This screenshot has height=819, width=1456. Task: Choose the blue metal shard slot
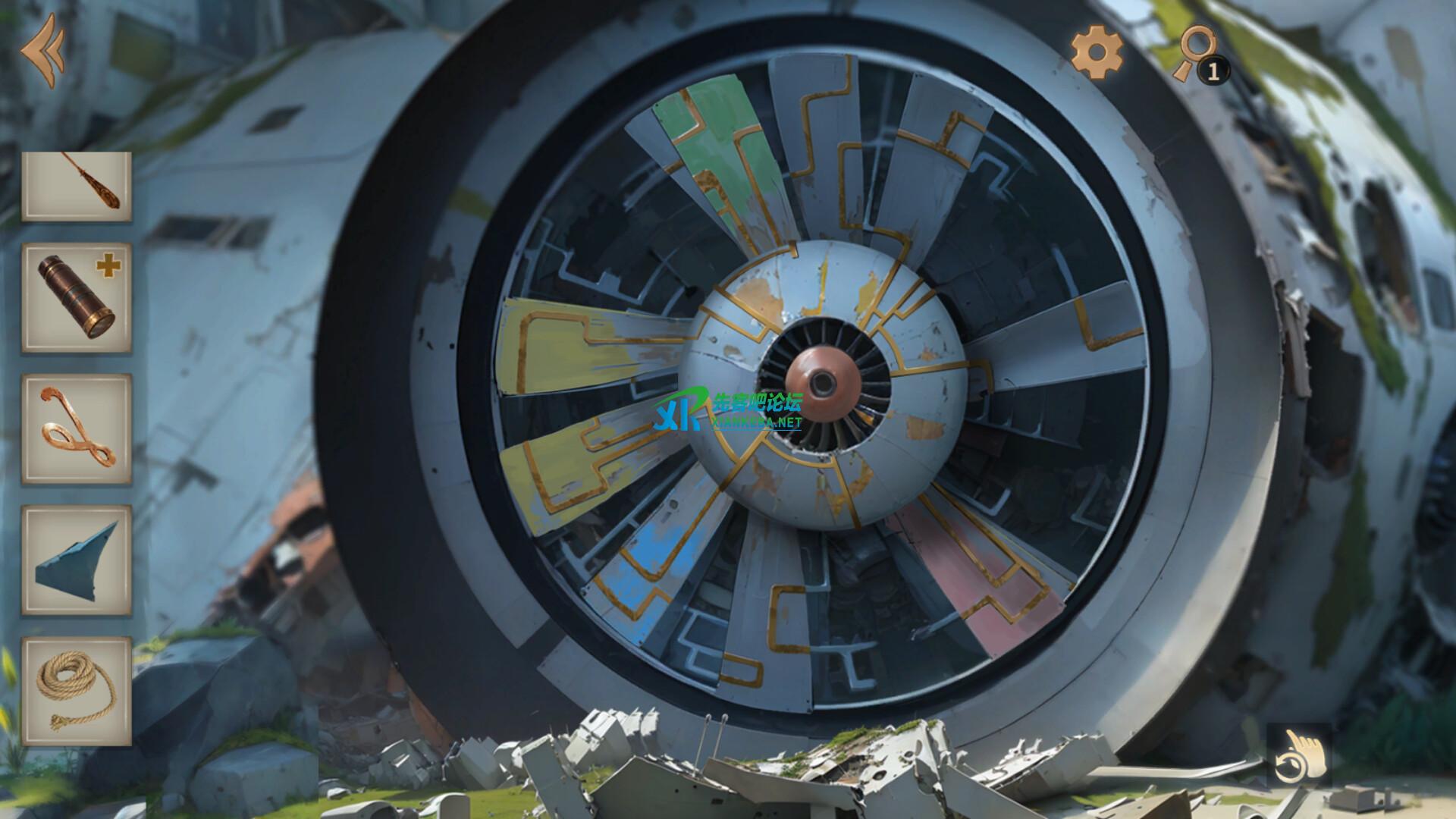[76, 560]
